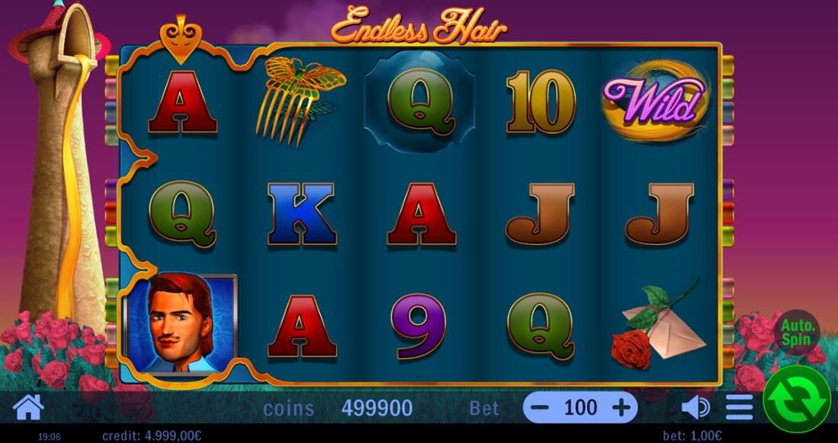
Task: Spin the reels with the green button
Action: pos(796,401)
